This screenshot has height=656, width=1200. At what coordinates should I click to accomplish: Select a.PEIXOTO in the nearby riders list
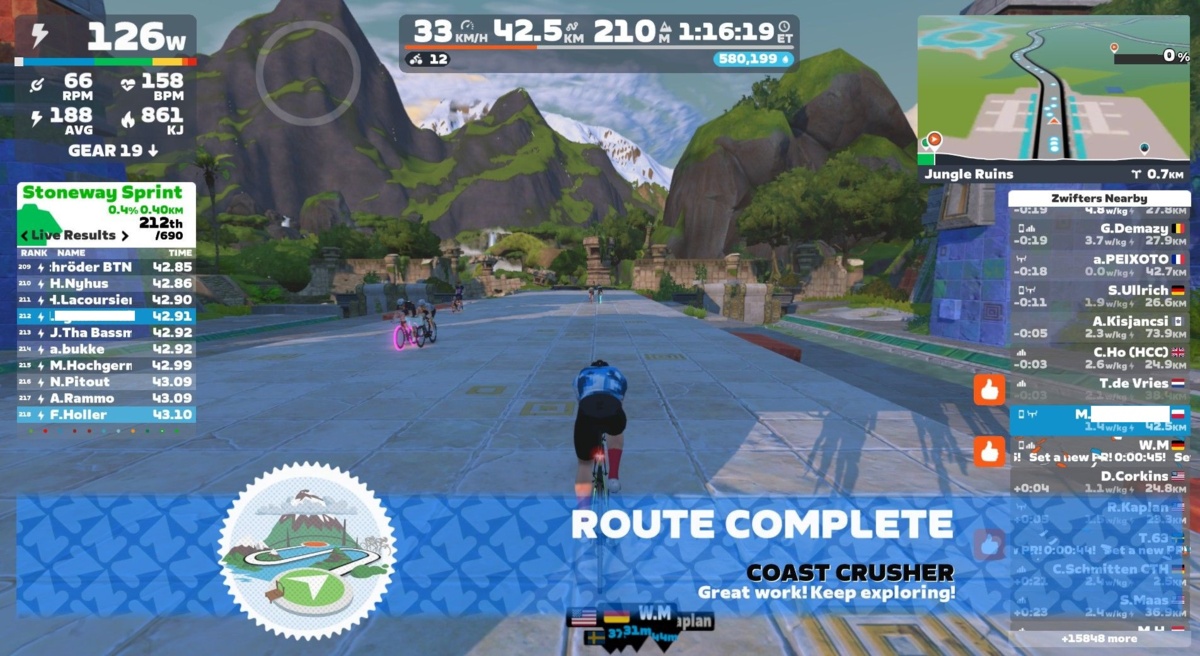(1098, 264)
